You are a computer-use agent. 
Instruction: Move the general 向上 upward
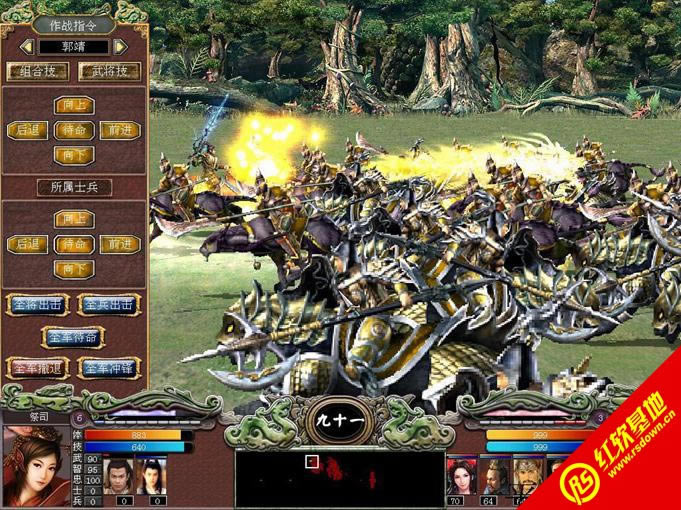73,105
